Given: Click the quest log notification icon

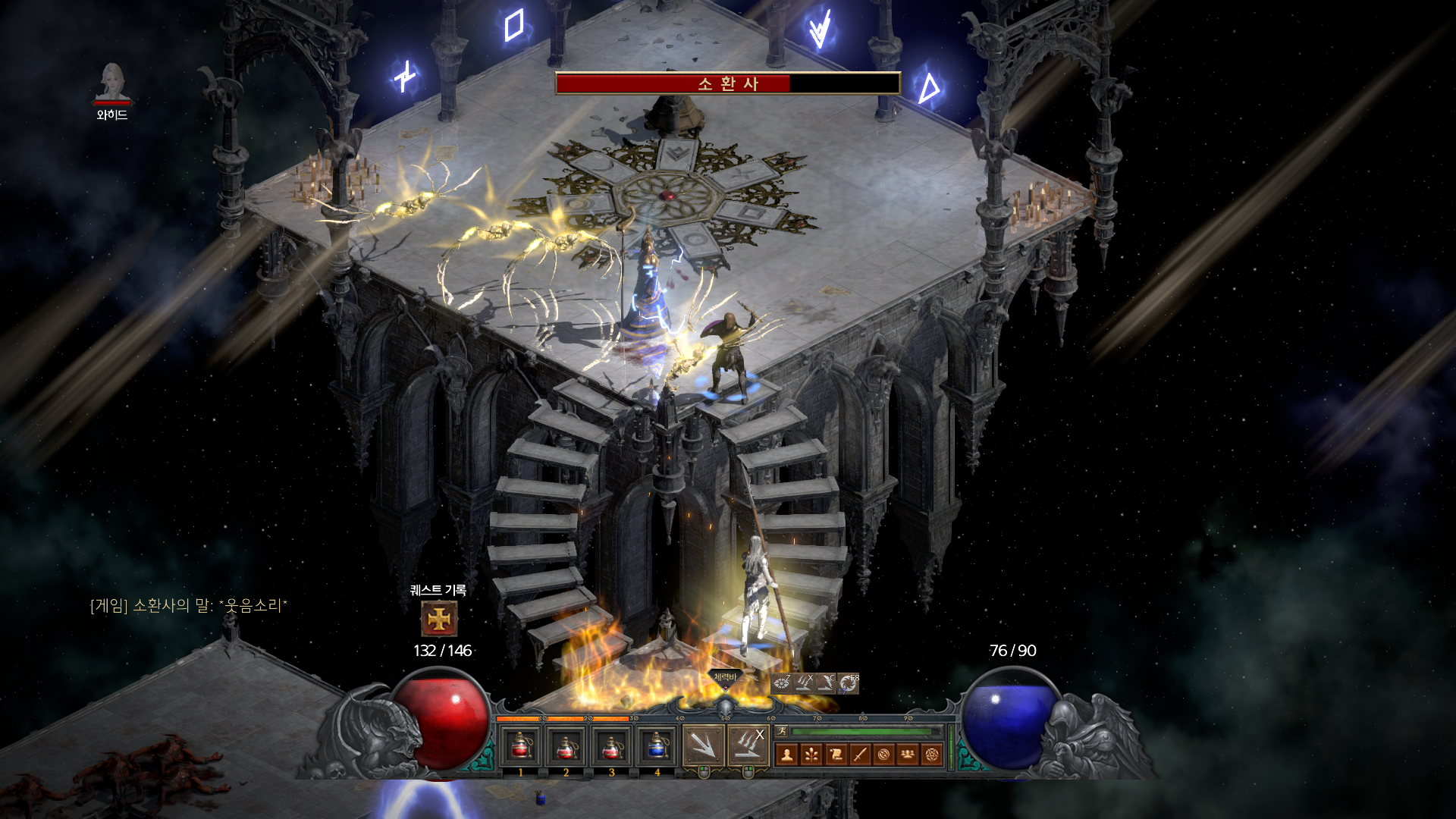Looking at the screenshot, I should pyautogui.click(x=439, y=619).
